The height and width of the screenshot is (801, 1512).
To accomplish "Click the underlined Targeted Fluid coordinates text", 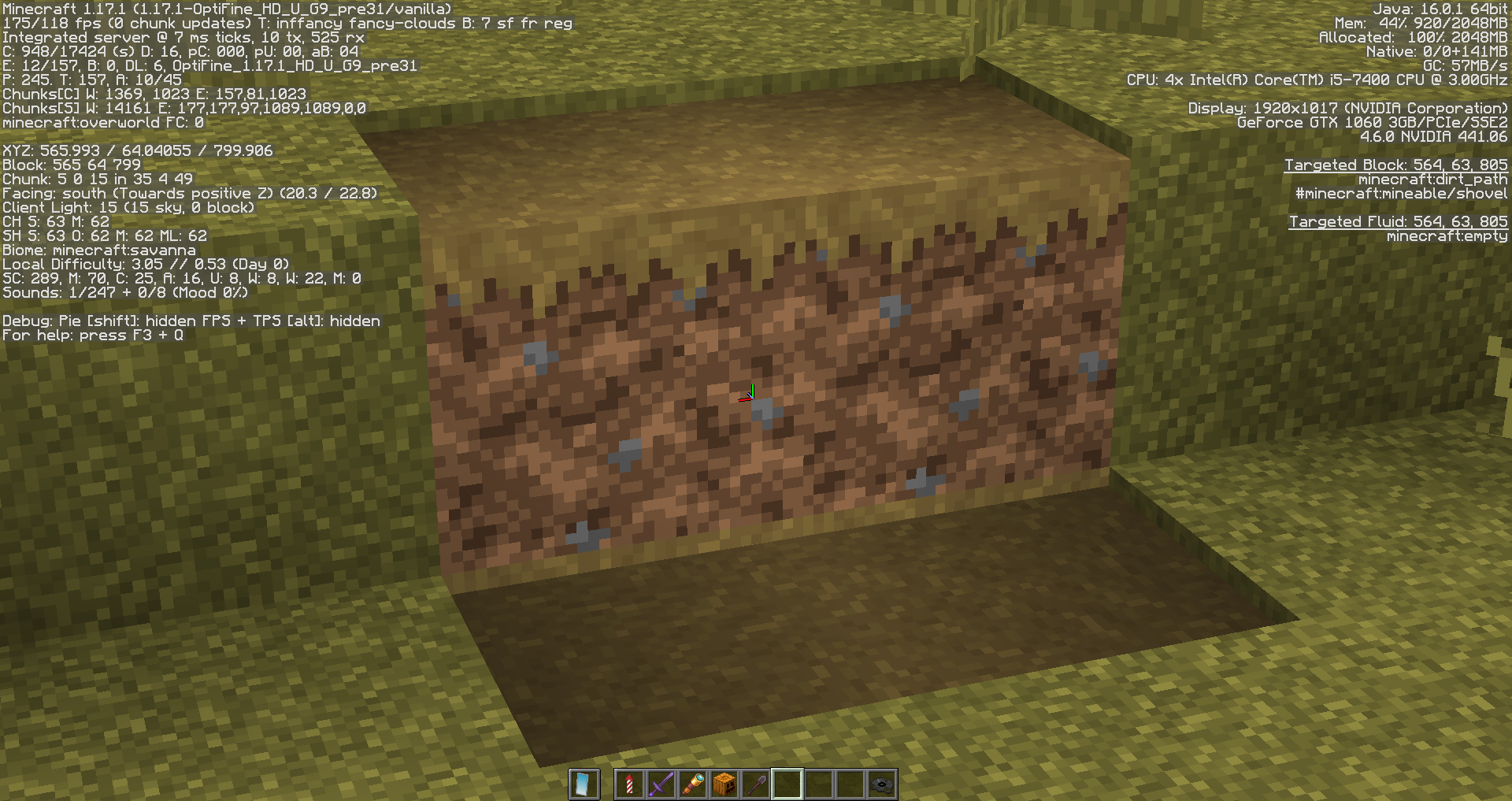I will [x=1398, y=221].
